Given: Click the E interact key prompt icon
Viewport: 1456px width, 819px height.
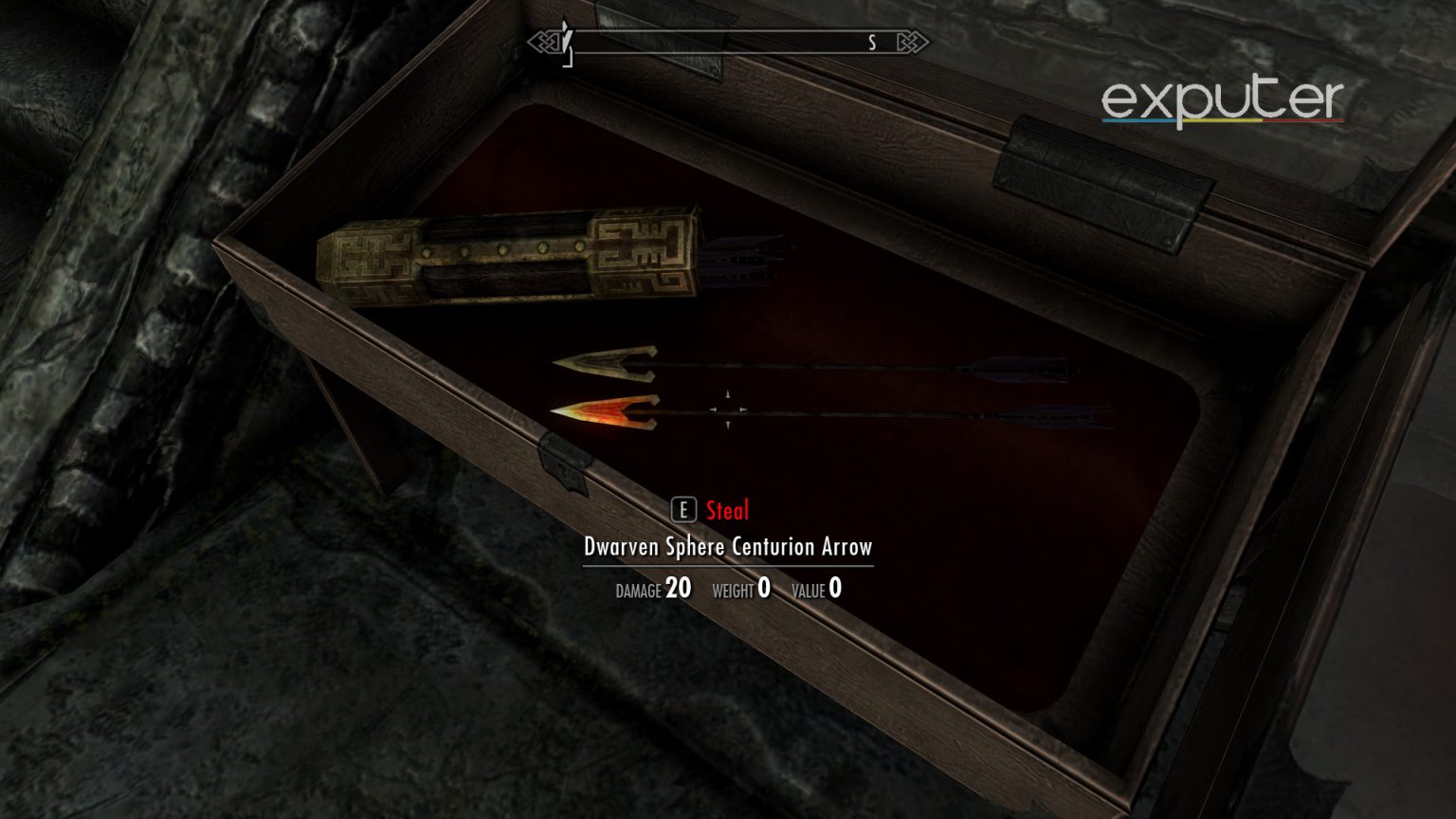Looking at the screenshot, I should [x=682, y=511].
